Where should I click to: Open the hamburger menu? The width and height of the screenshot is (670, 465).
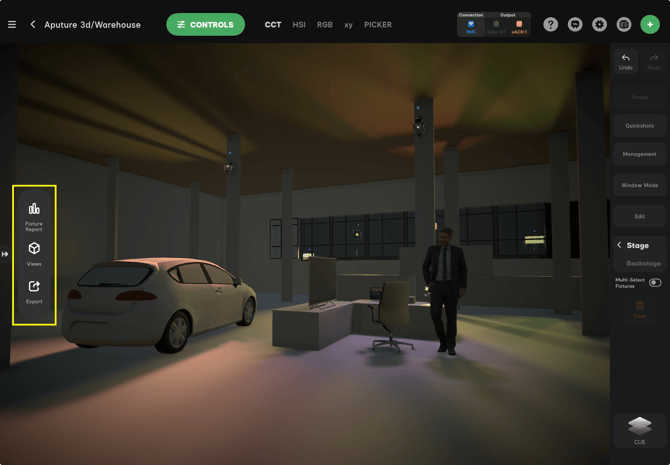(12, 24)
